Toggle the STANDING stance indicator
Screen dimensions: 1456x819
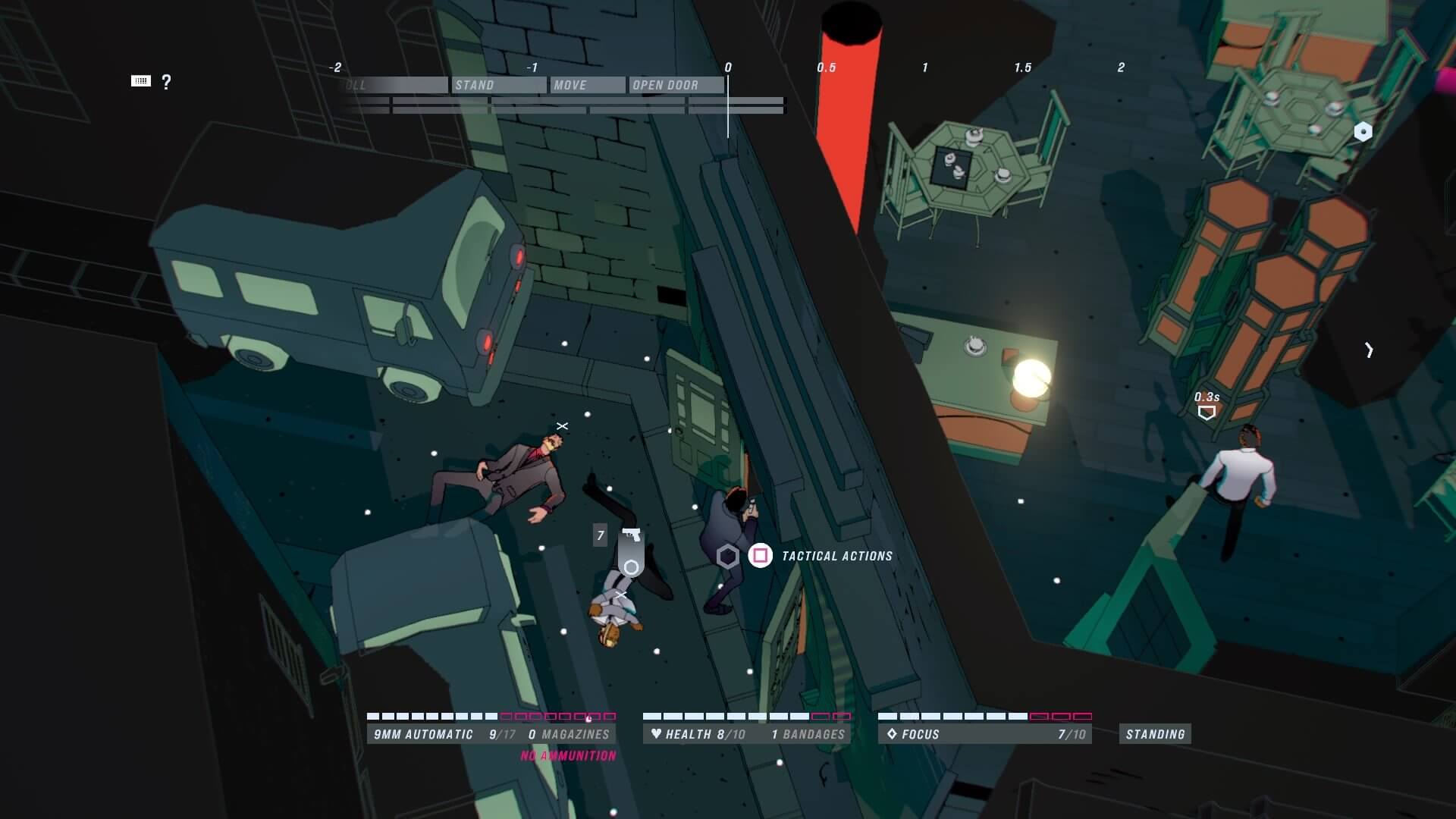point(1155,734)
